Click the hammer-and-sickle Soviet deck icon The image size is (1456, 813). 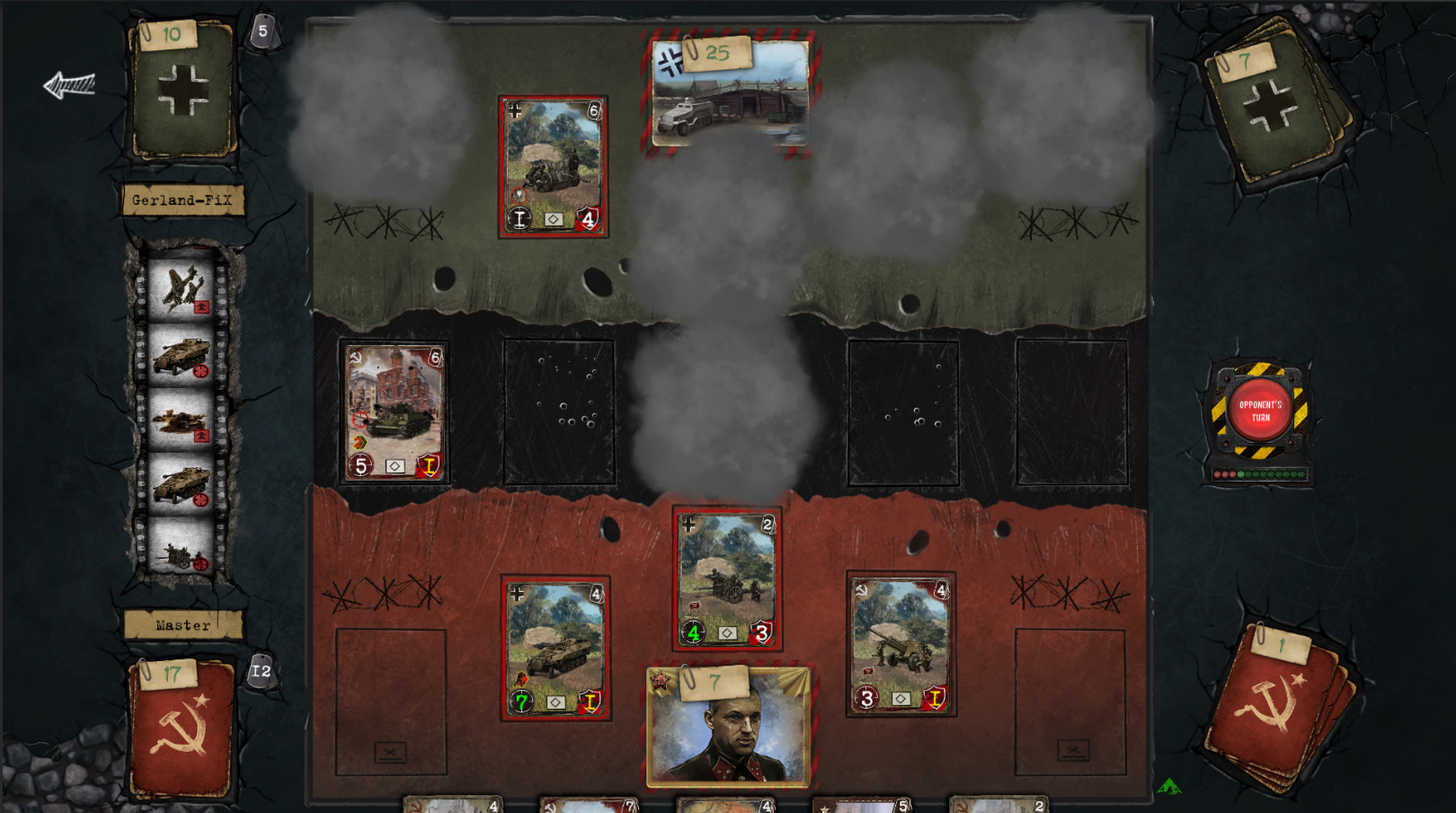point(1270,710)
